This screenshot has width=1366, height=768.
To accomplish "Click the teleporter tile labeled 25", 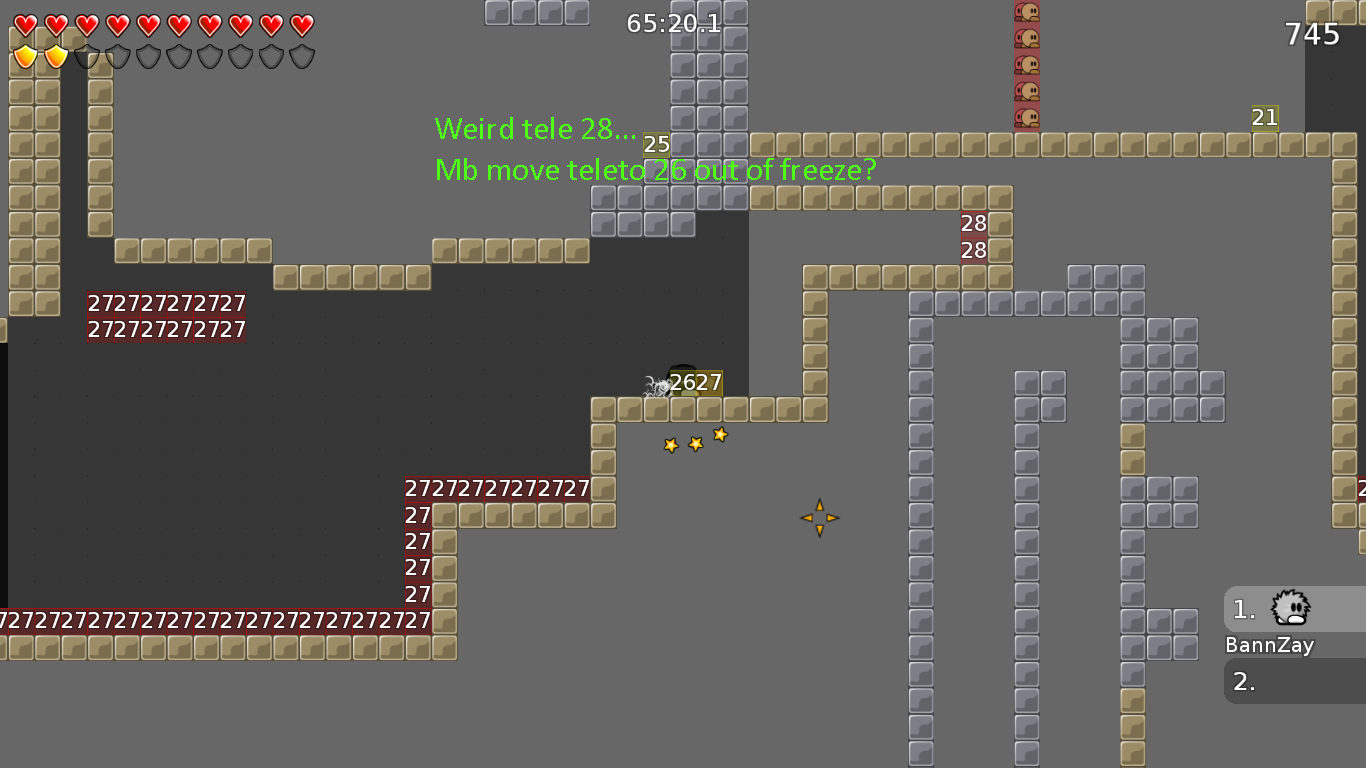I will (x=656, y=144).
